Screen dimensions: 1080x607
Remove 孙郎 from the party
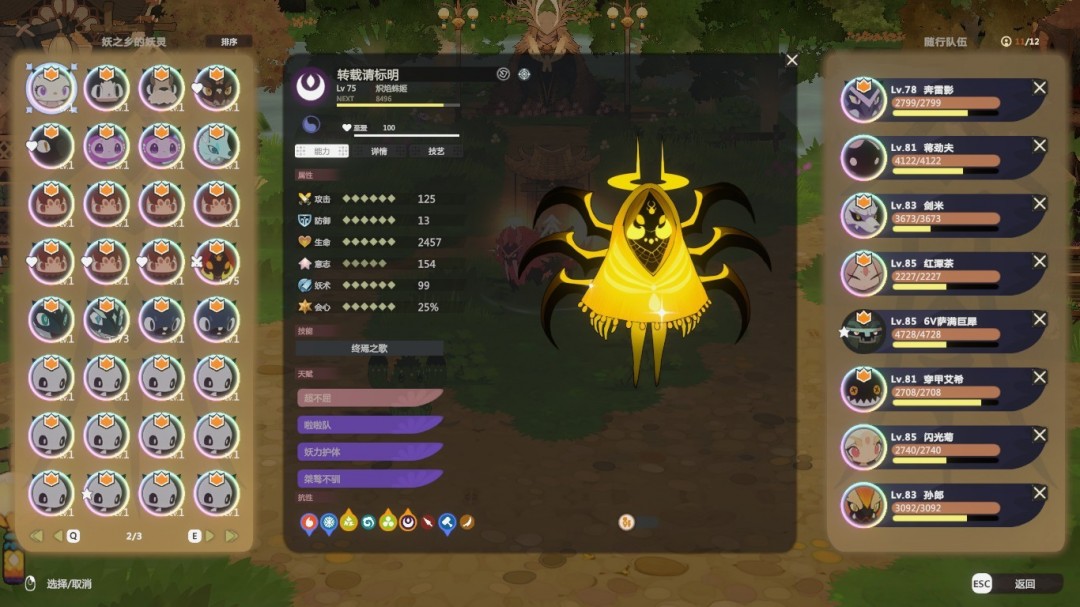tap(1039, 493)
